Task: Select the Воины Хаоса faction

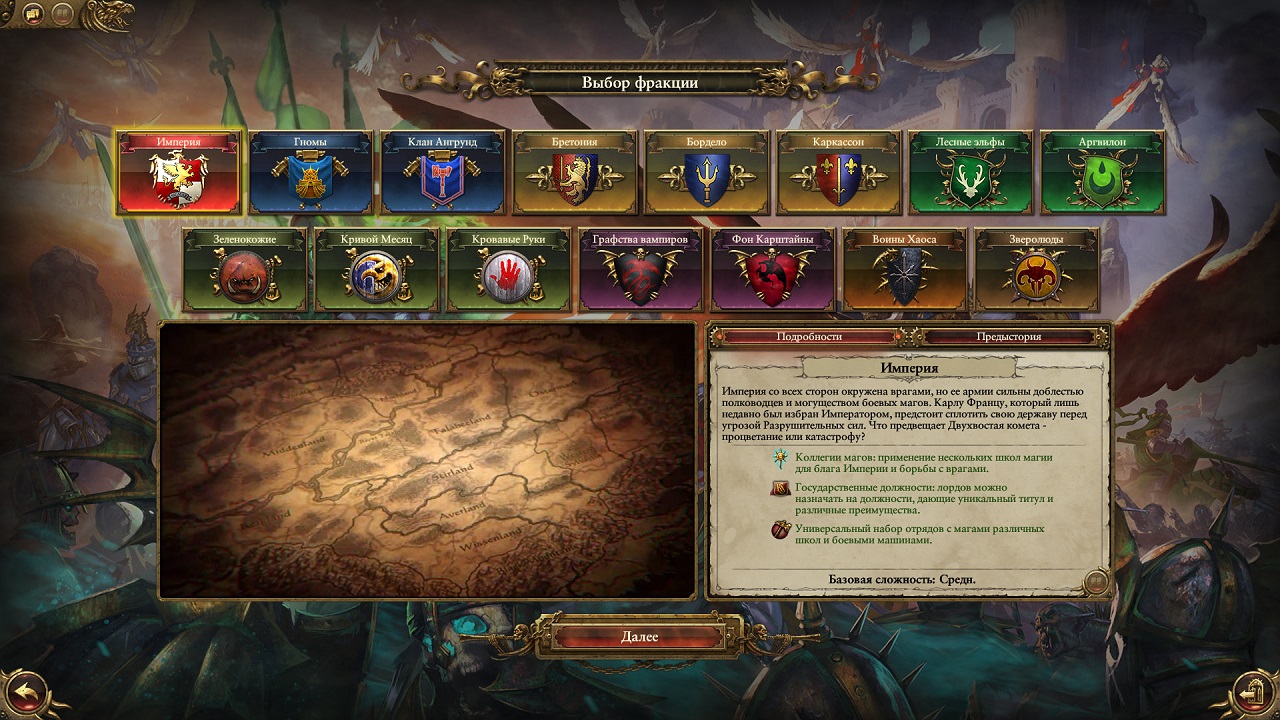Action: pos(905,269)
